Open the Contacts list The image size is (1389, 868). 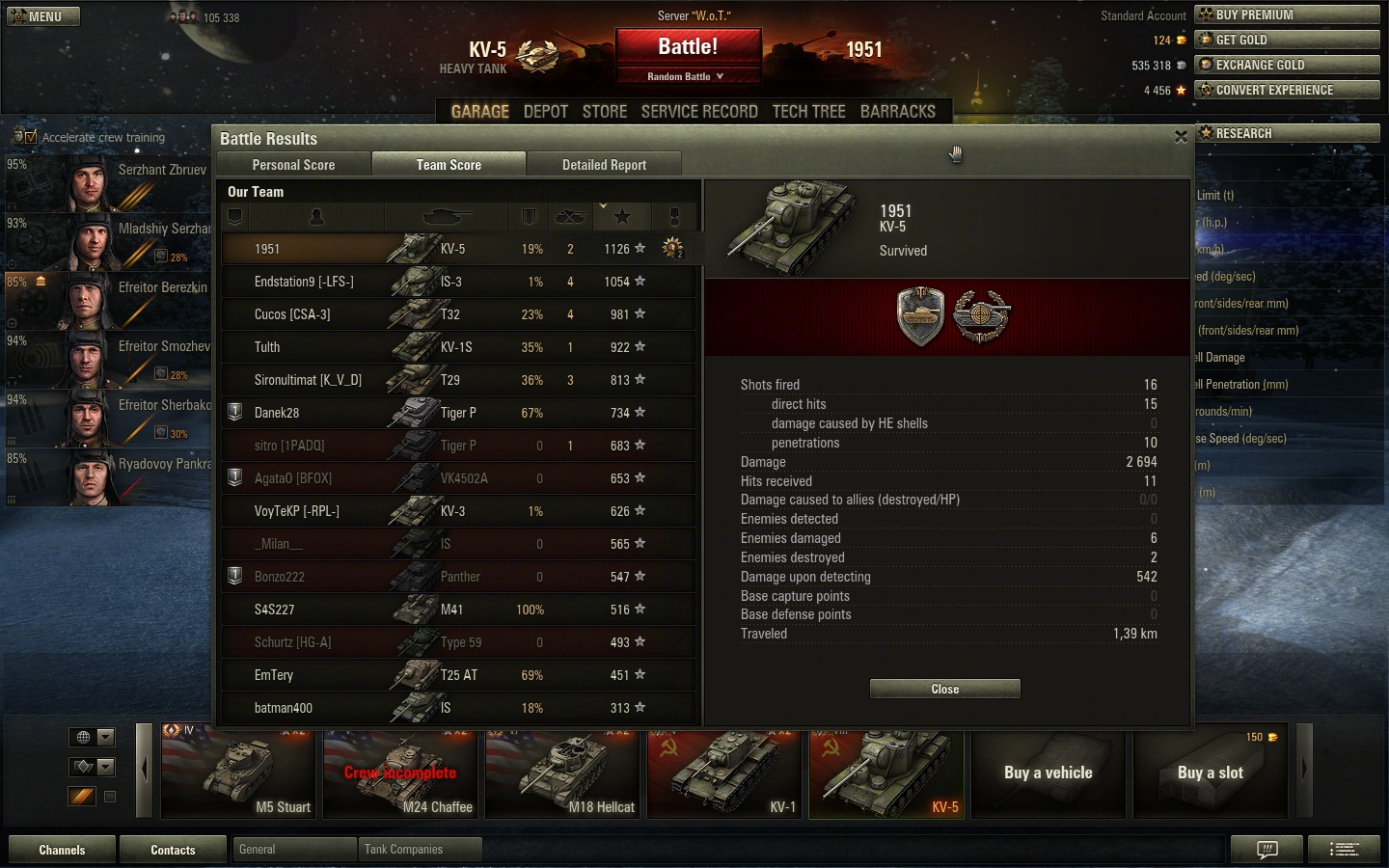pyautogui.click(x=173, y=850)
